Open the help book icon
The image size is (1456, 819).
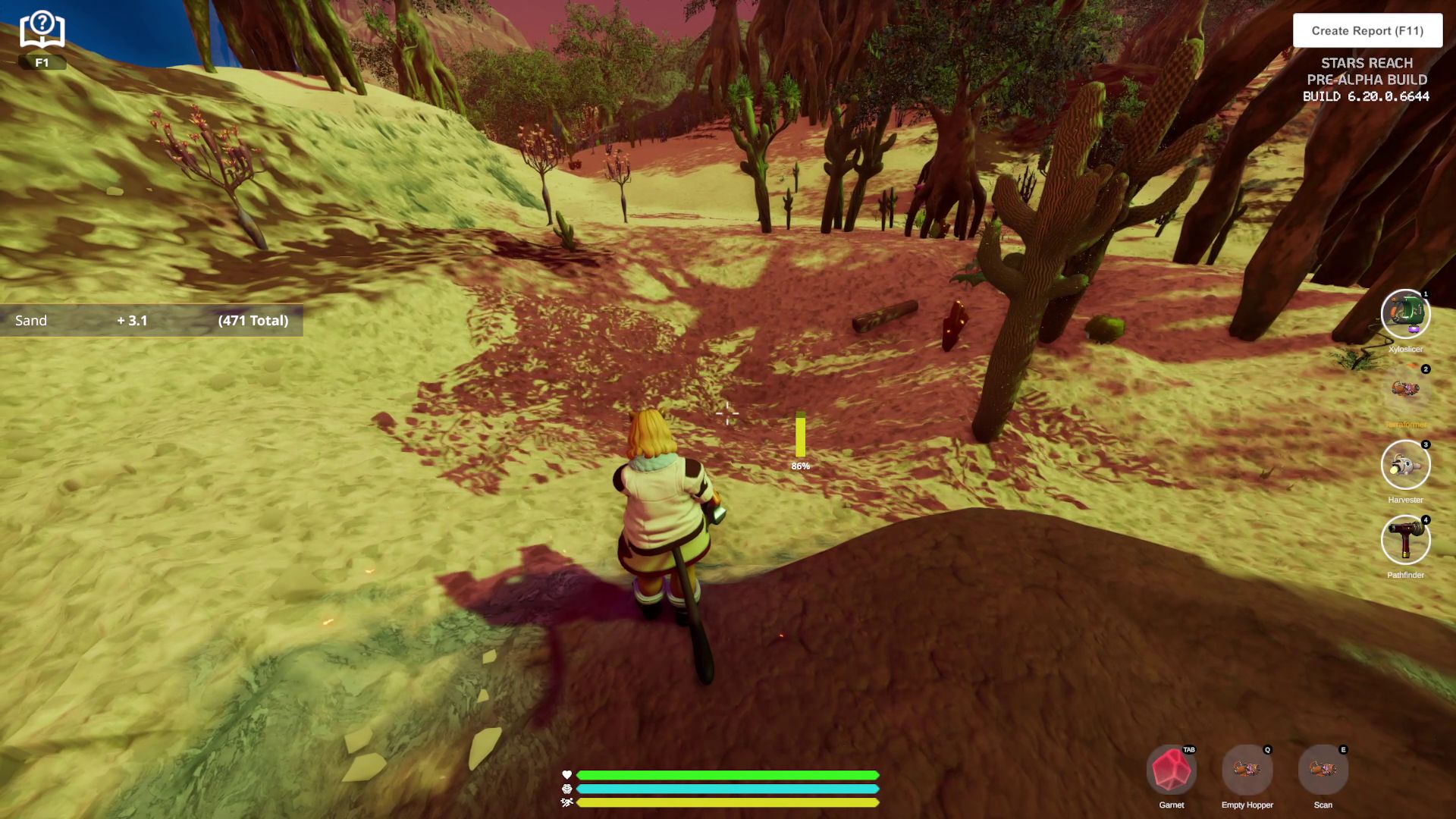click(x=42, y=32)
